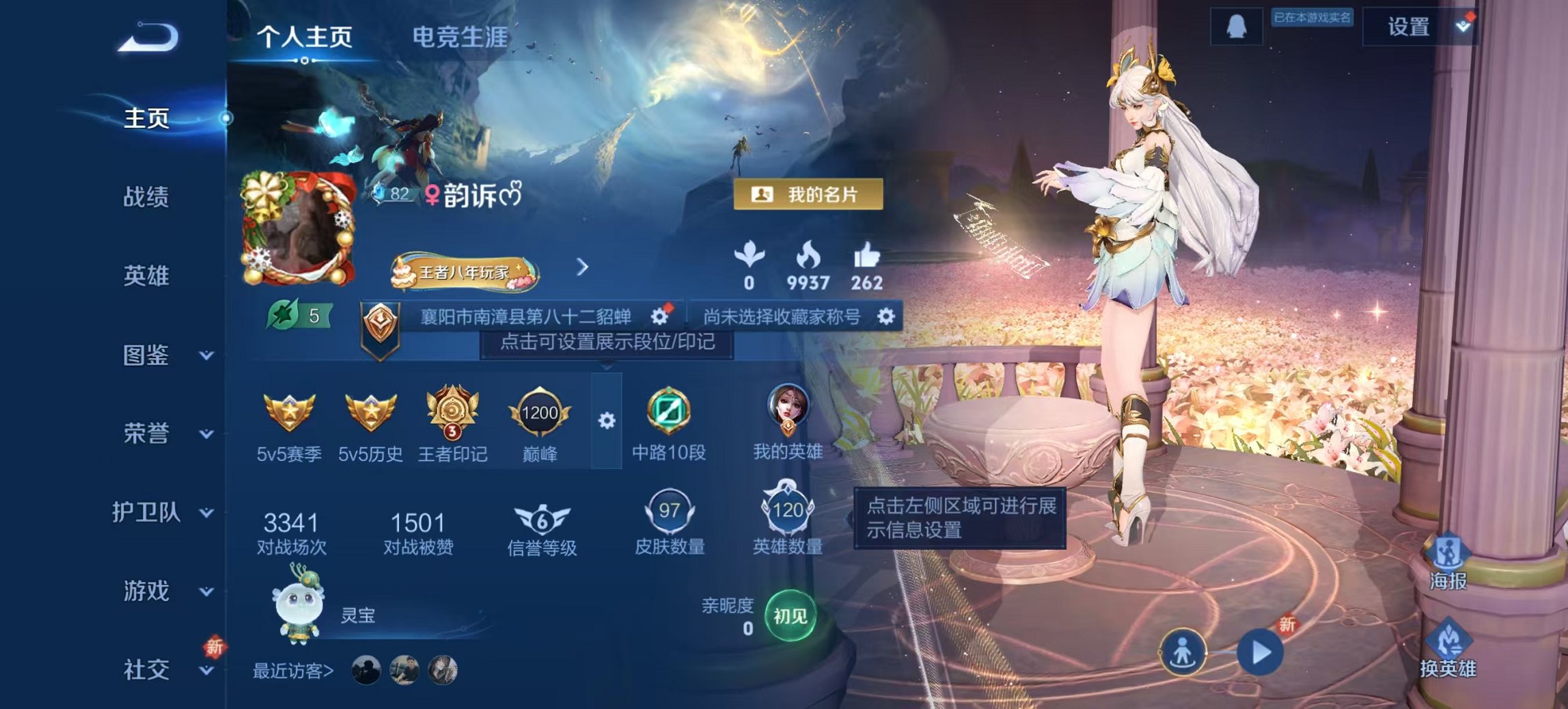Open 战绩 from the left sidebar

(x=147, y=196)
